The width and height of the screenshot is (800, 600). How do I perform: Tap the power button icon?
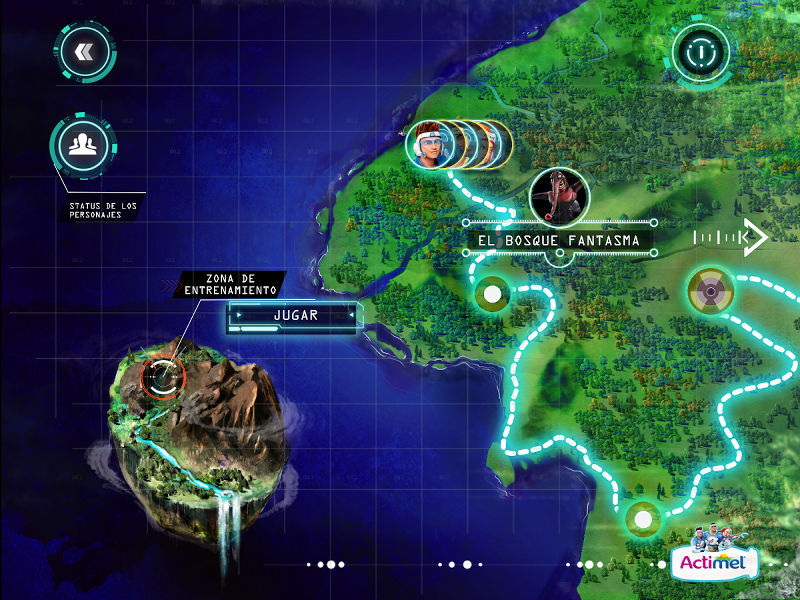click(x=702, y=50)
